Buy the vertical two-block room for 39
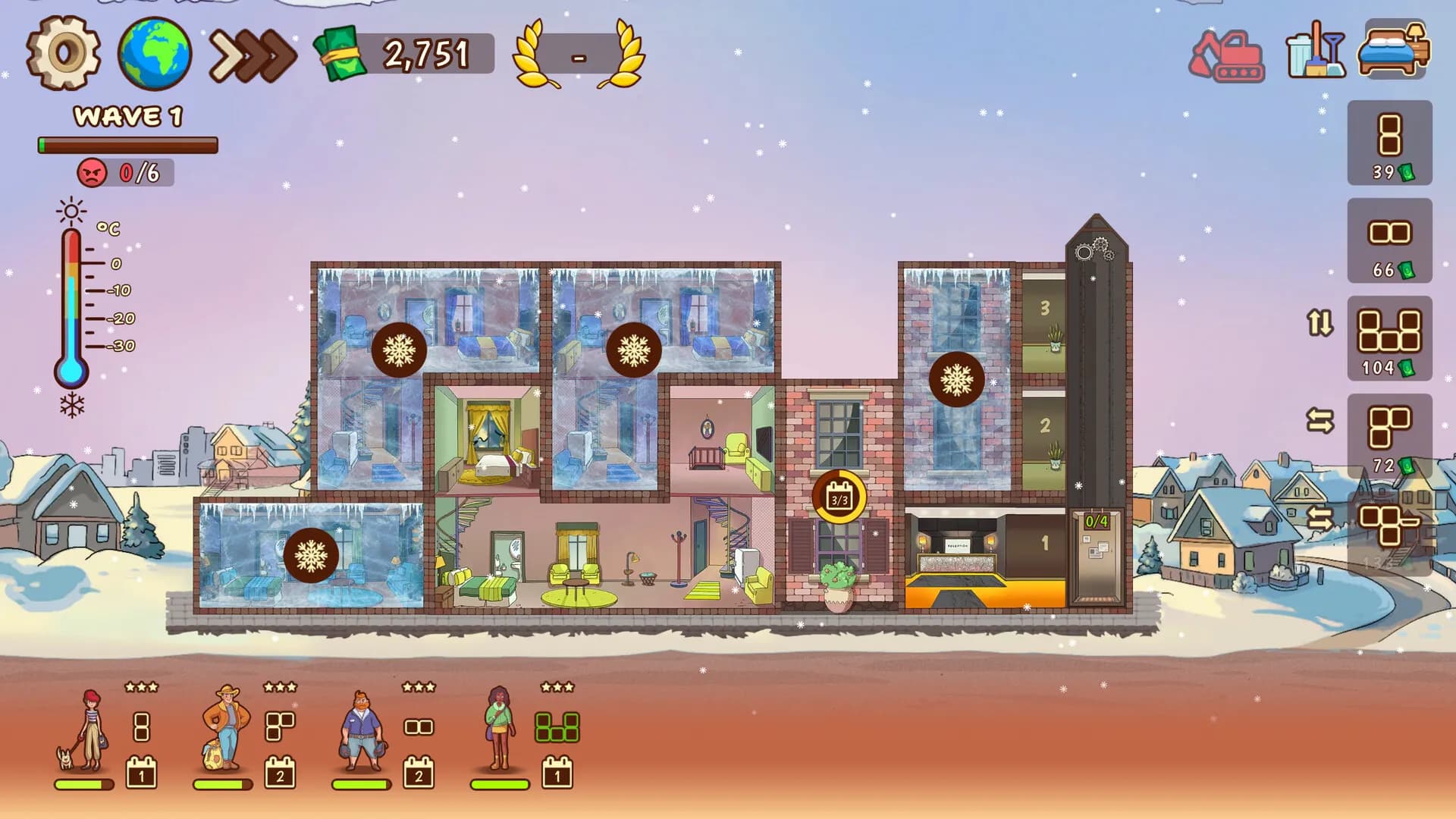 1389,143
